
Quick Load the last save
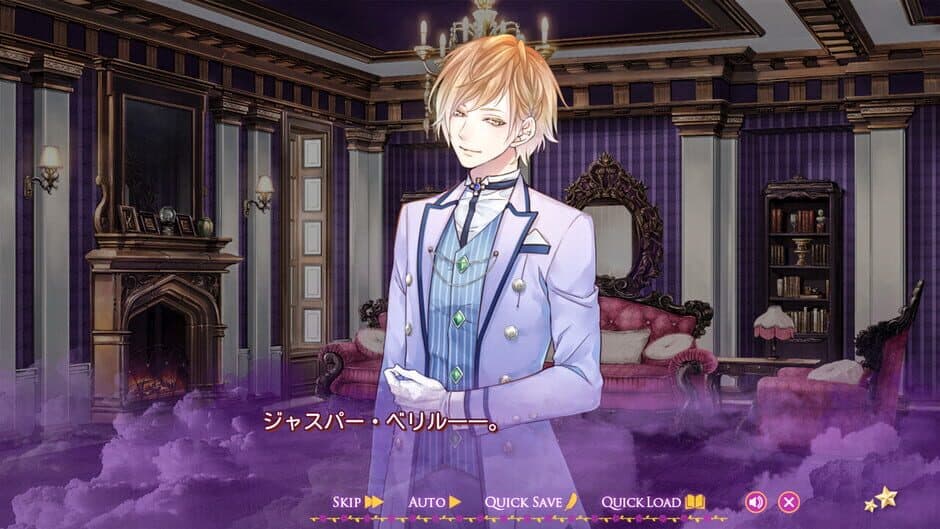coord(653,501)
